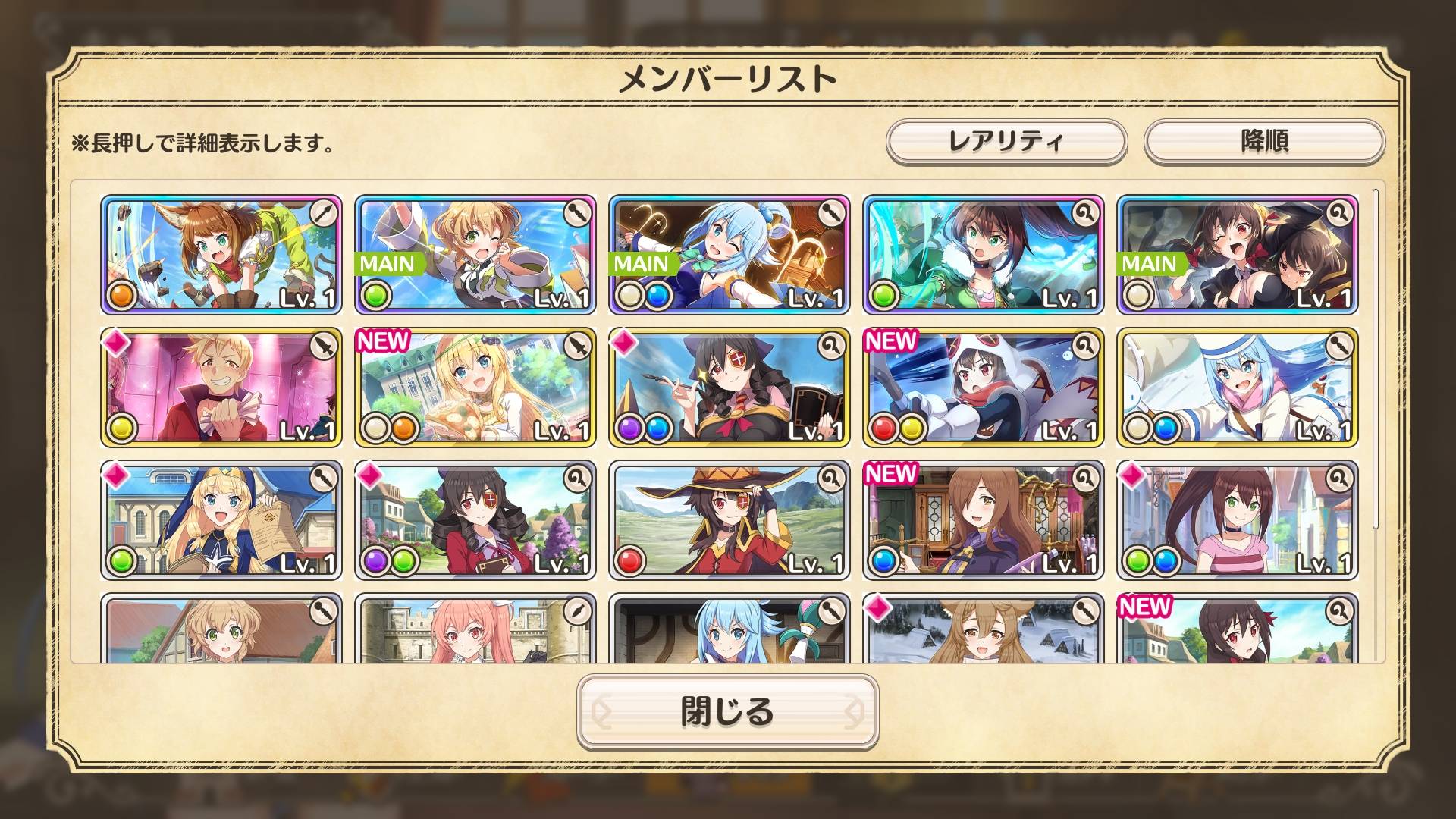Open the レアリティ sort filter

tap(1006, 141)
